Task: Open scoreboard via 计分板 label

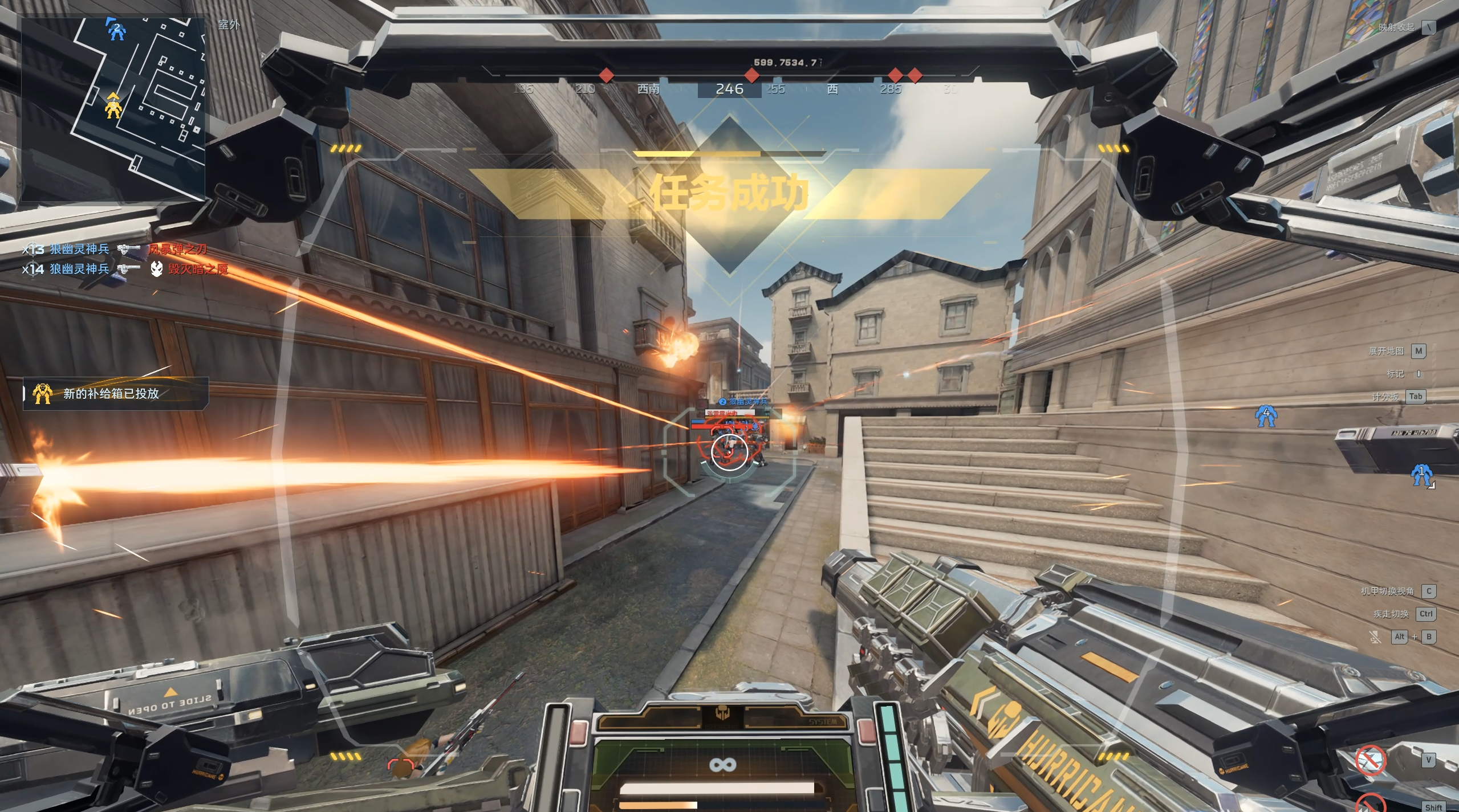Action: [1385, 397]
